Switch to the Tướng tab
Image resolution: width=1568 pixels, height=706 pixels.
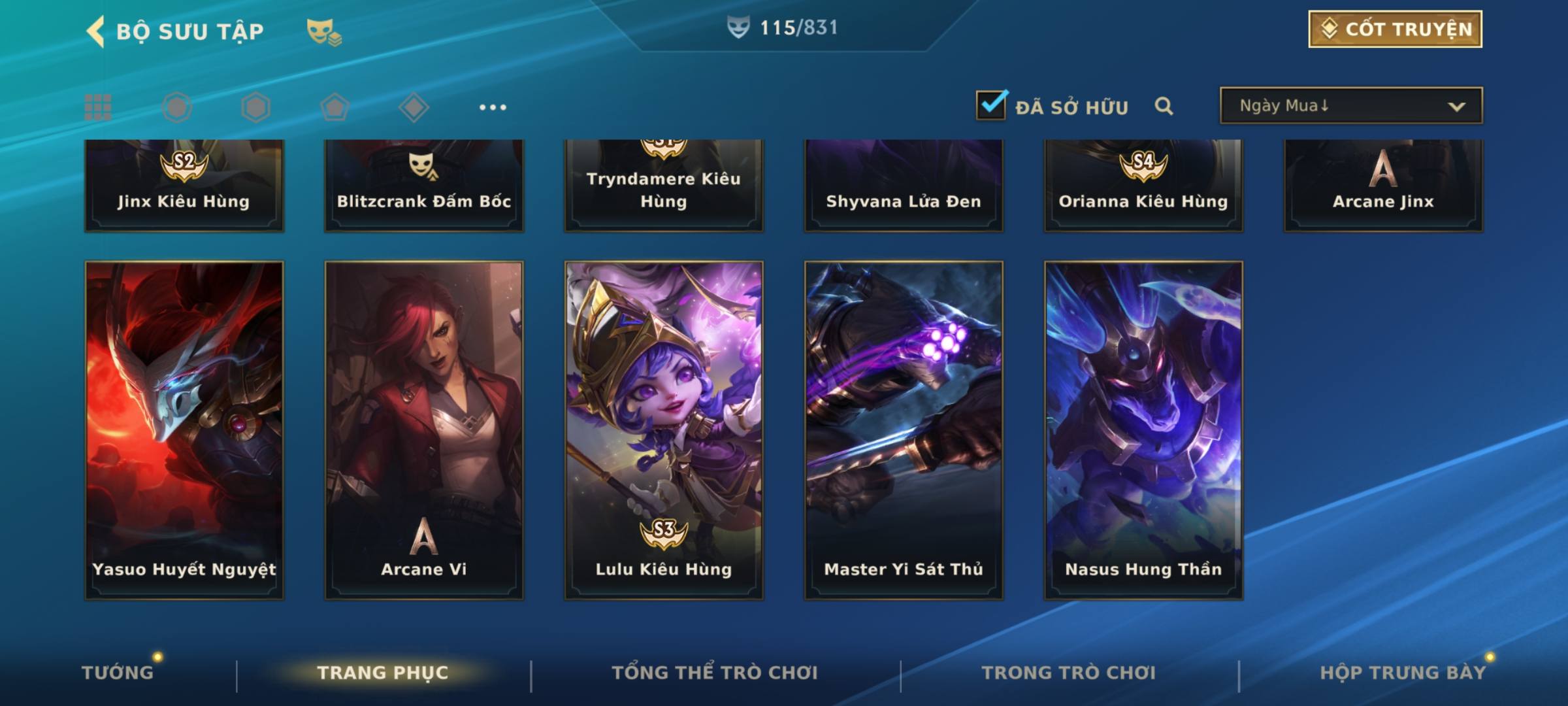point(118,672)
